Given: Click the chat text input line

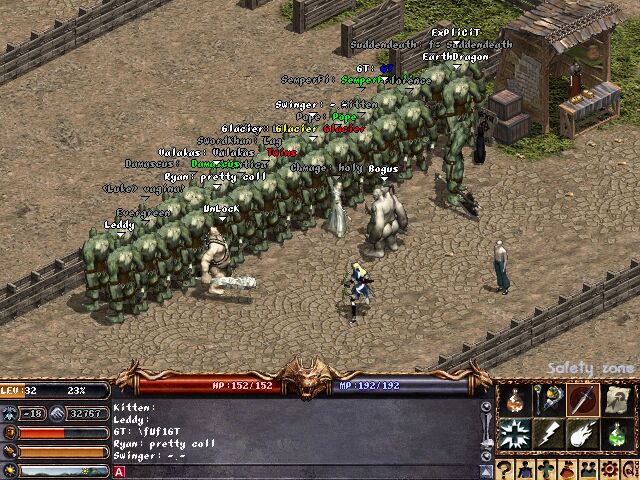Looking at the screenshot, I should (300, 471).
